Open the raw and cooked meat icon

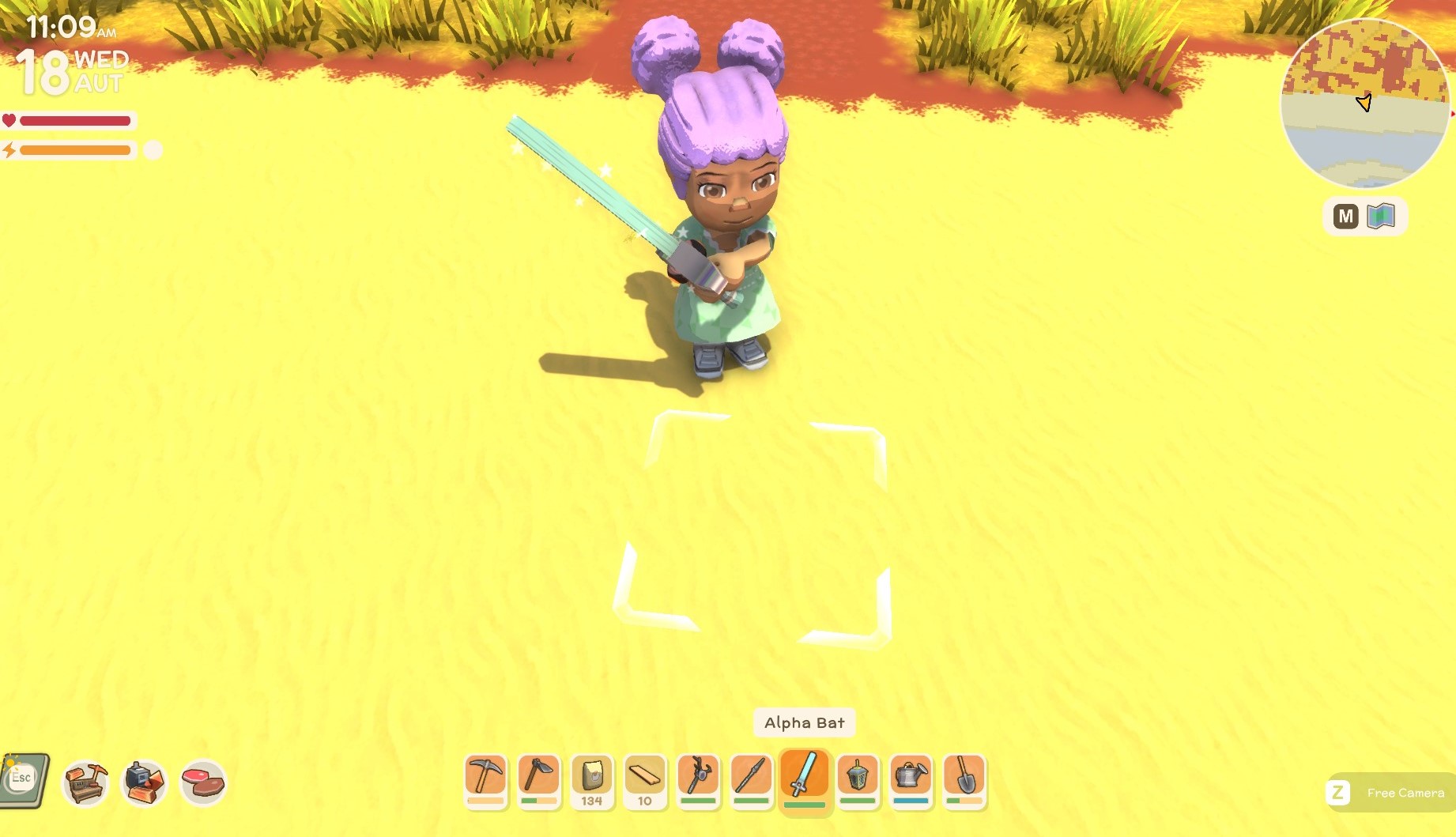point(203,782)
